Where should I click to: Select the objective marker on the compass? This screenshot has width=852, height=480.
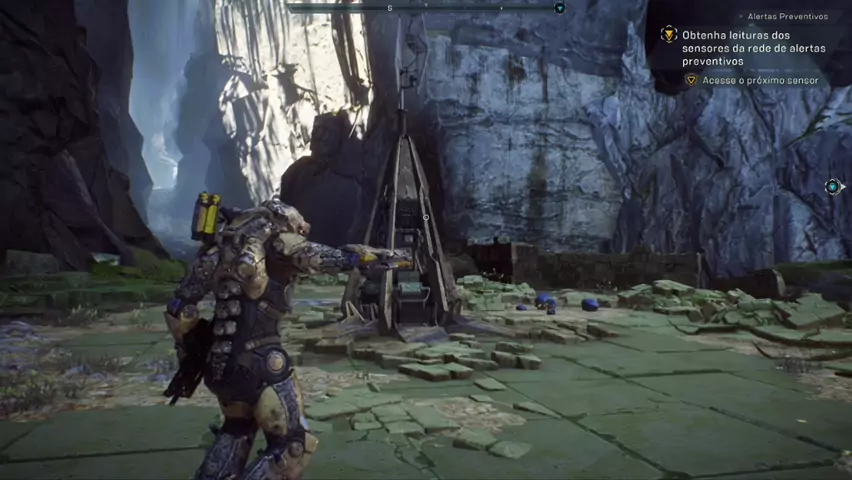[559, 8]
